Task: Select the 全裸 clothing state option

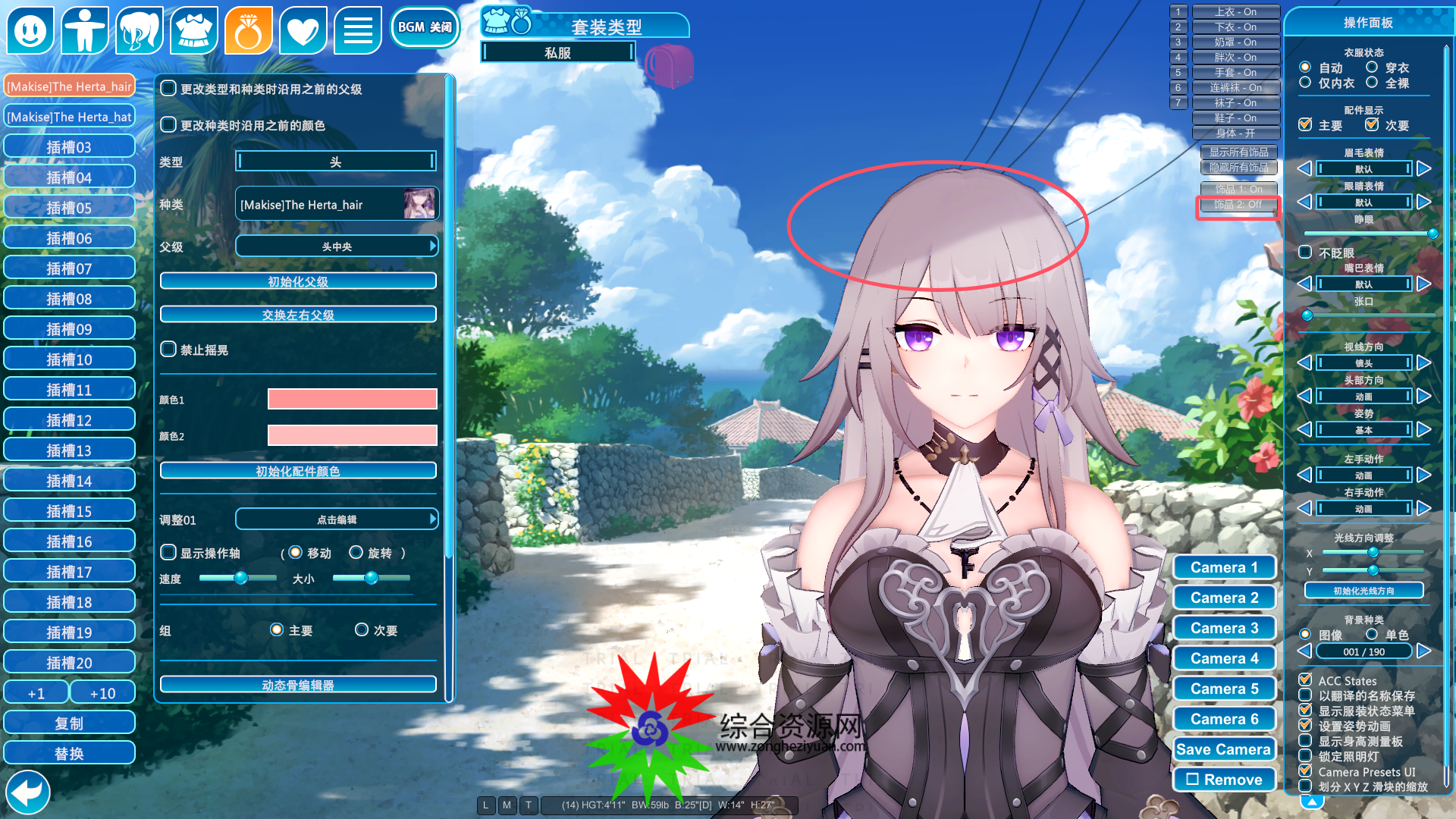Action: (1372, 83)
